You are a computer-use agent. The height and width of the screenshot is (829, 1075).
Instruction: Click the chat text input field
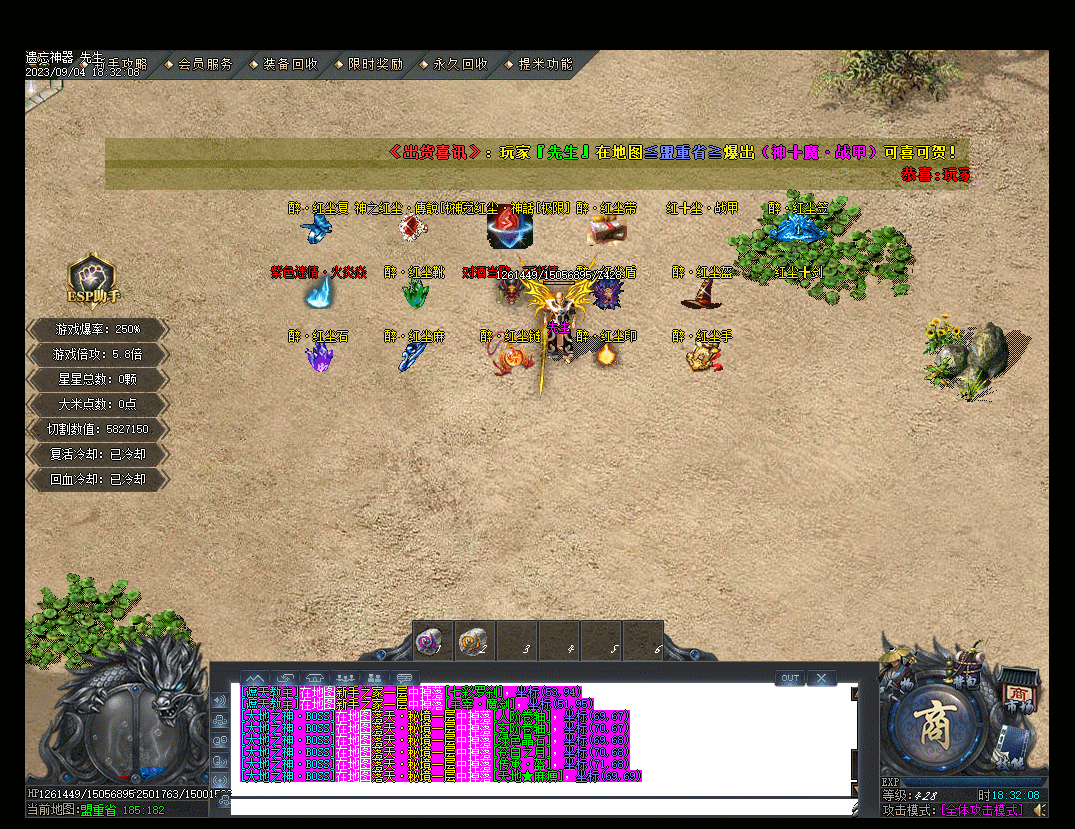click(540, 805)
